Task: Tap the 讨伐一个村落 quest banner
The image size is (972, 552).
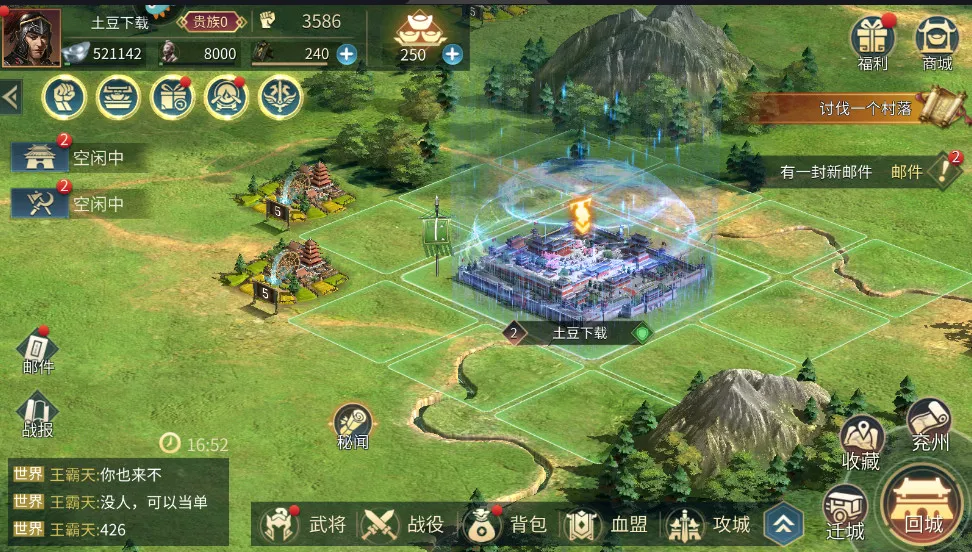Action: (865, 108)
